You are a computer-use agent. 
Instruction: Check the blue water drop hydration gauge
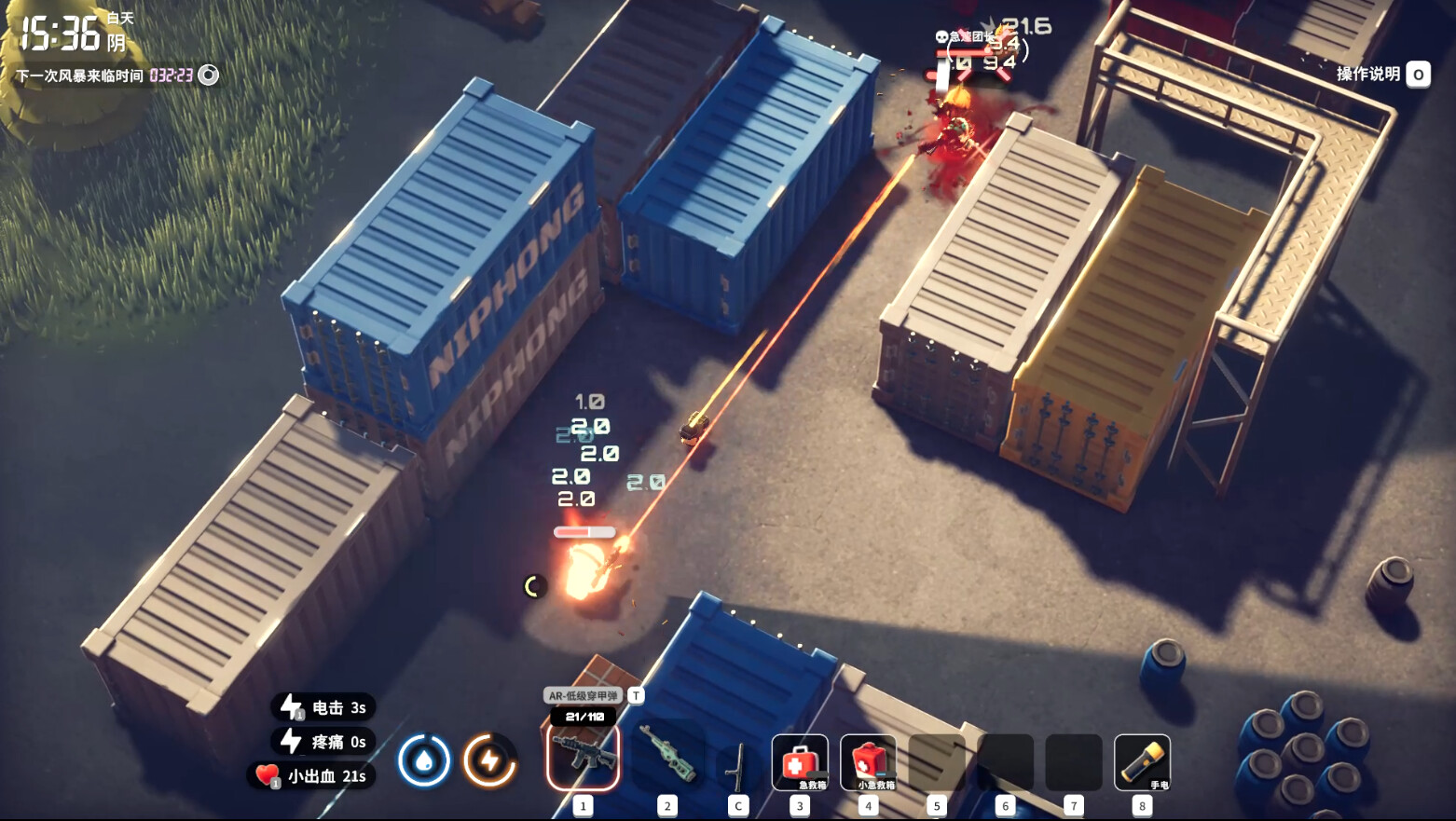424,760
